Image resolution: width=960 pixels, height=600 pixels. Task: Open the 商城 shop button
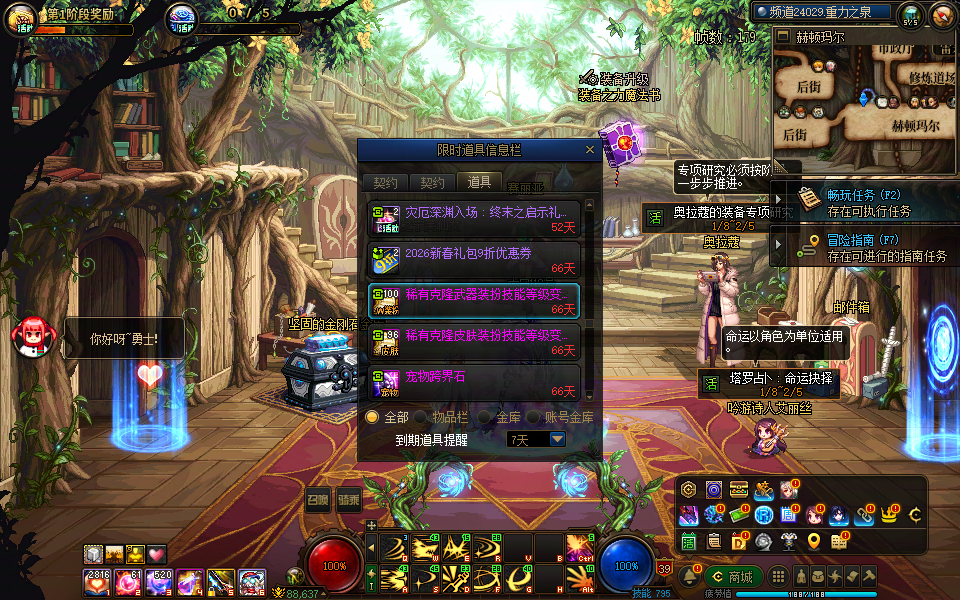coord(733,577)
